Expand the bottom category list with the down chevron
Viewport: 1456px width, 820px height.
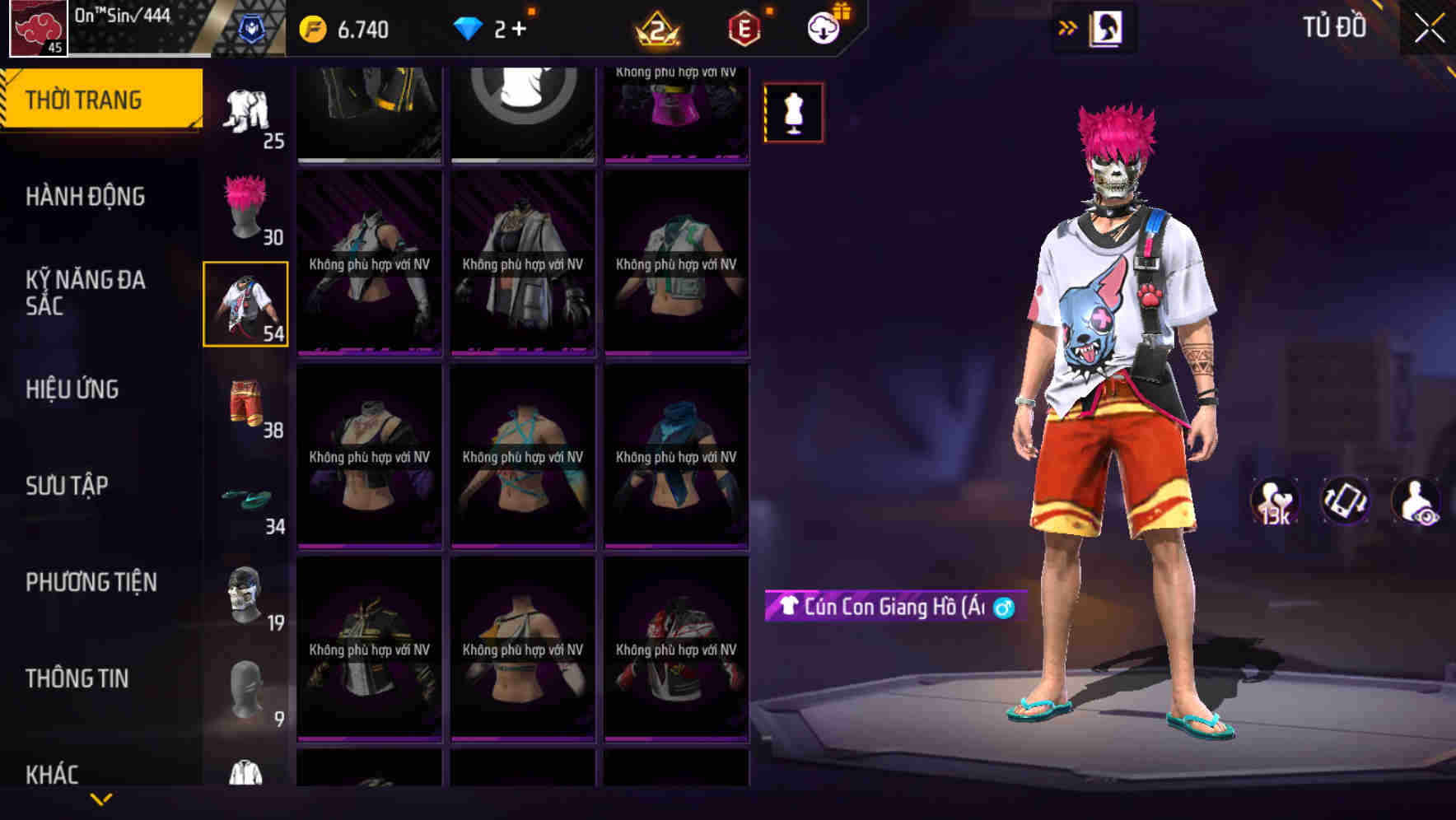point(101,799)
